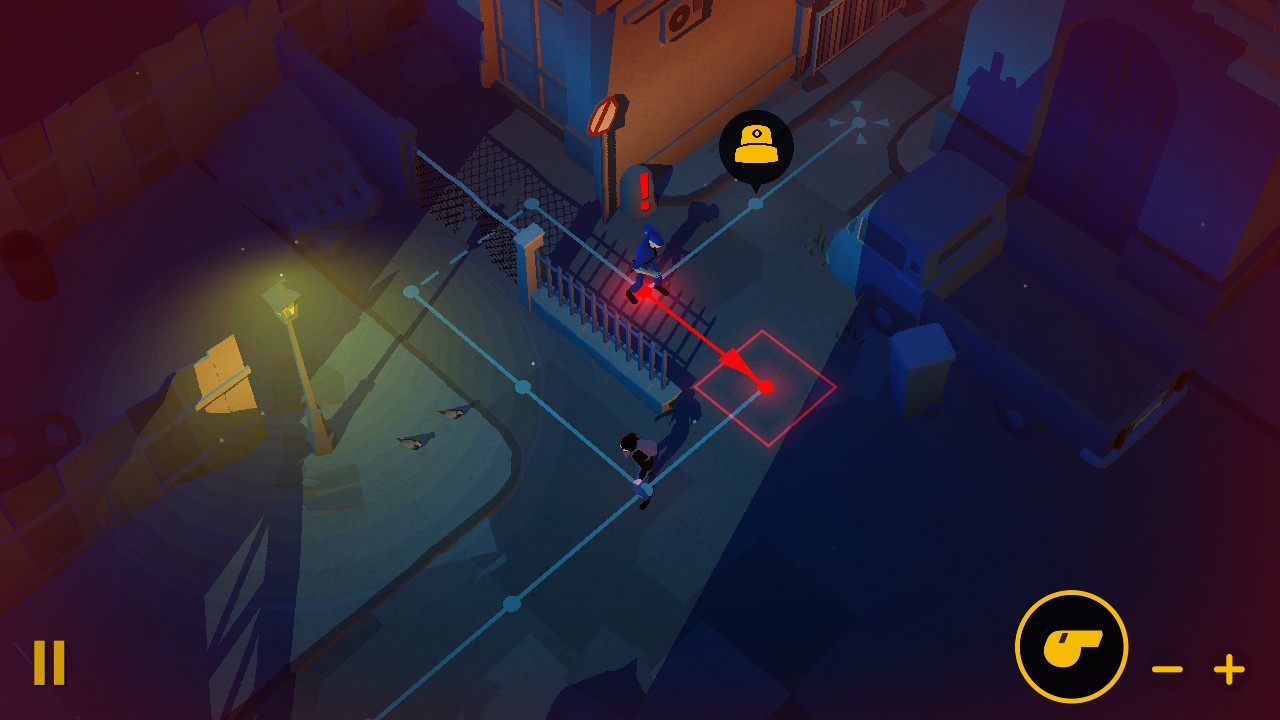Pause the game with the pause button
Image resolution: width=1280 pixels, height=720 pixels.
pyautogui.click(x=49, y=662)
